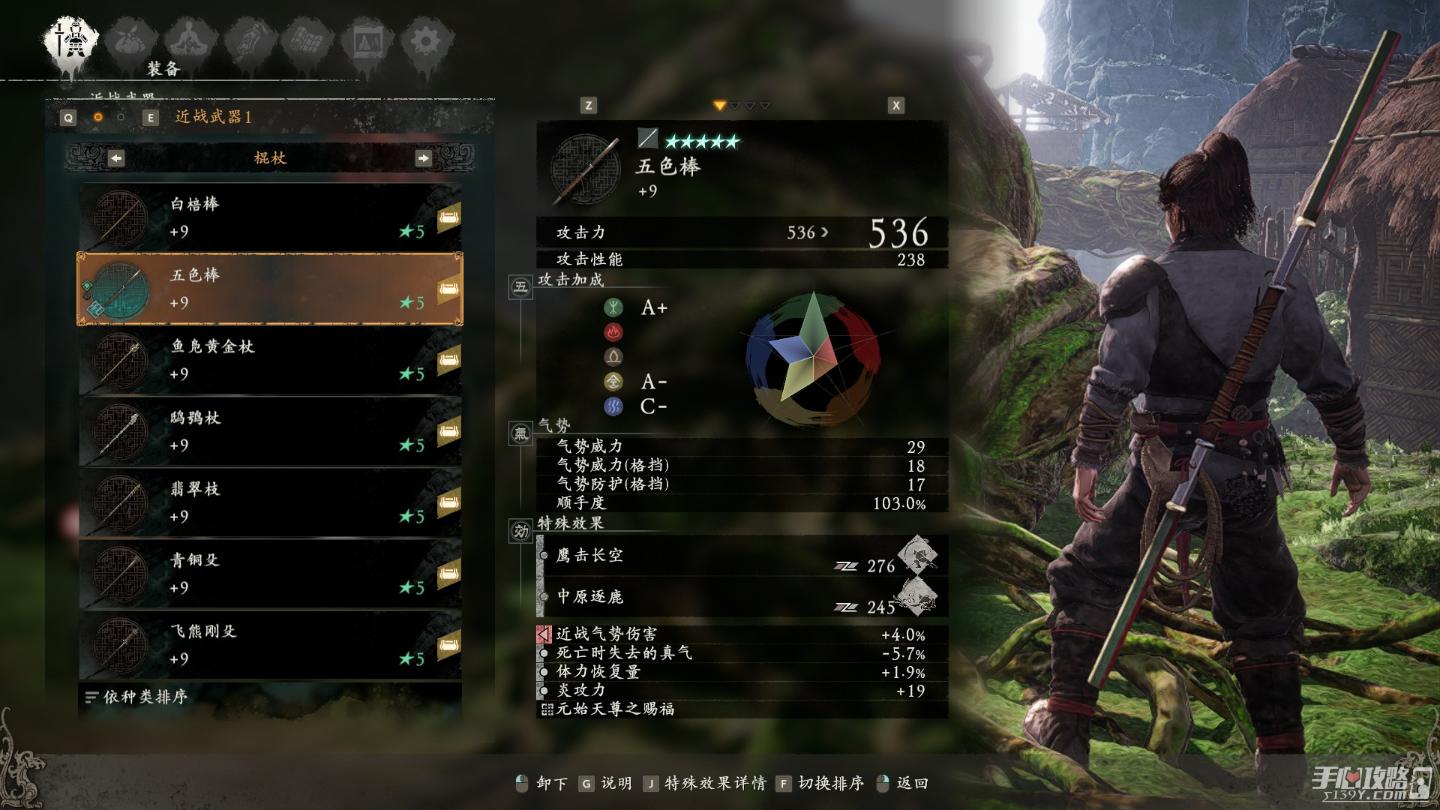Open the meditating figure status tab
This screenshot has width=1440, height=810.
click(x=185, y=40)
